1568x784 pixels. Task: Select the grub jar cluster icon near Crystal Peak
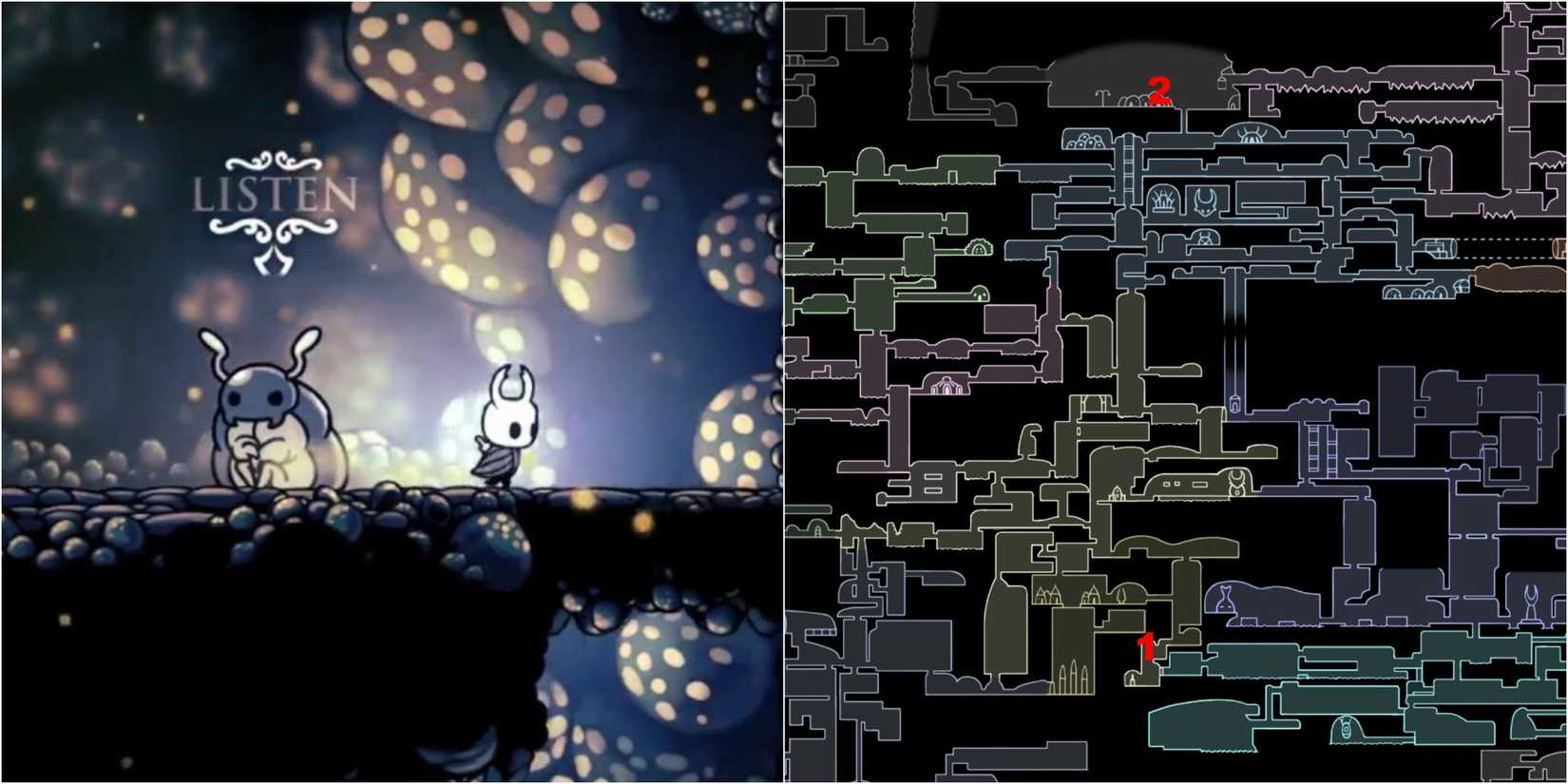(1084, 141)
